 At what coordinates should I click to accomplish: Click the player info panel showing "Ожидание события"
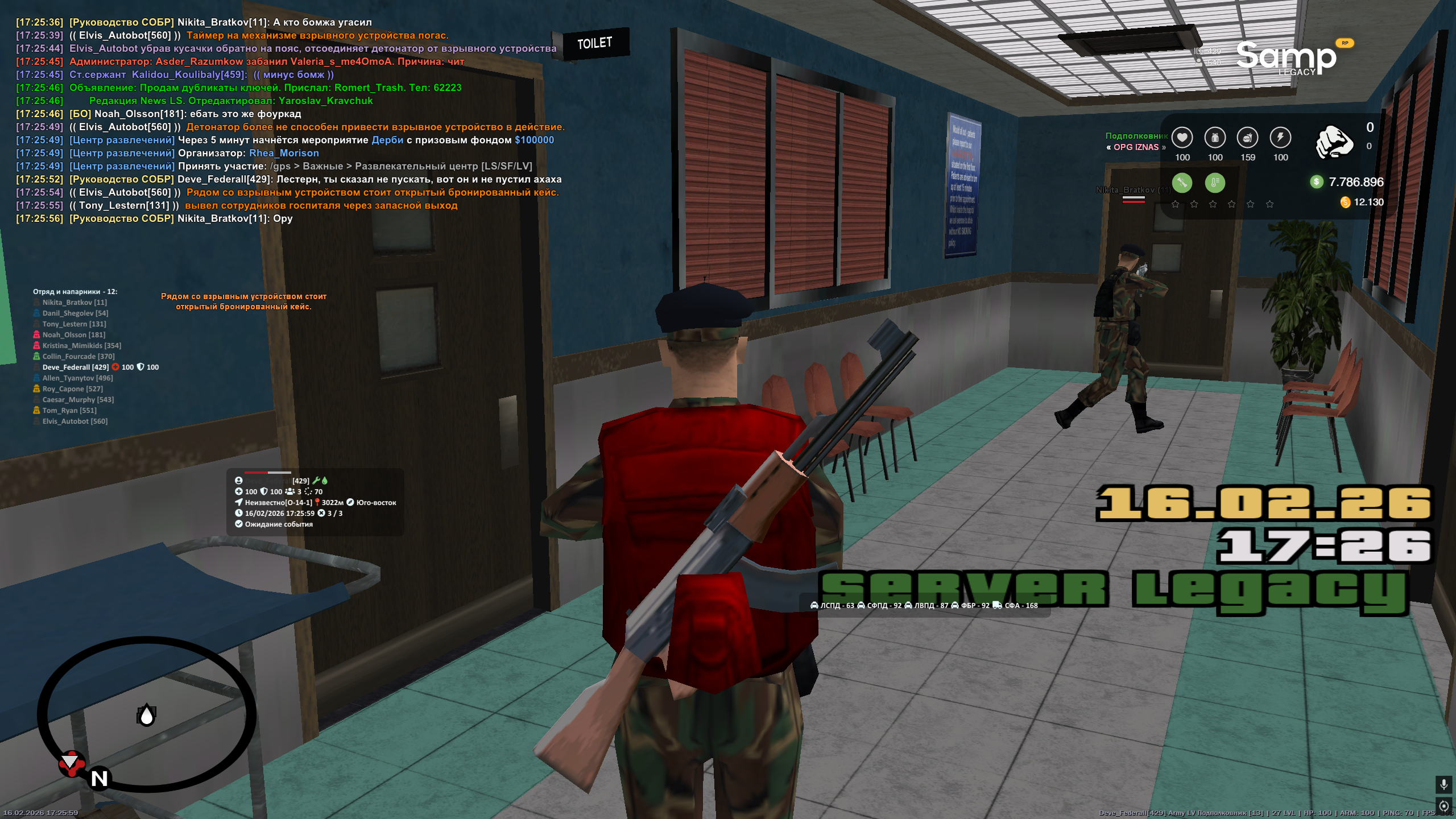315,502
